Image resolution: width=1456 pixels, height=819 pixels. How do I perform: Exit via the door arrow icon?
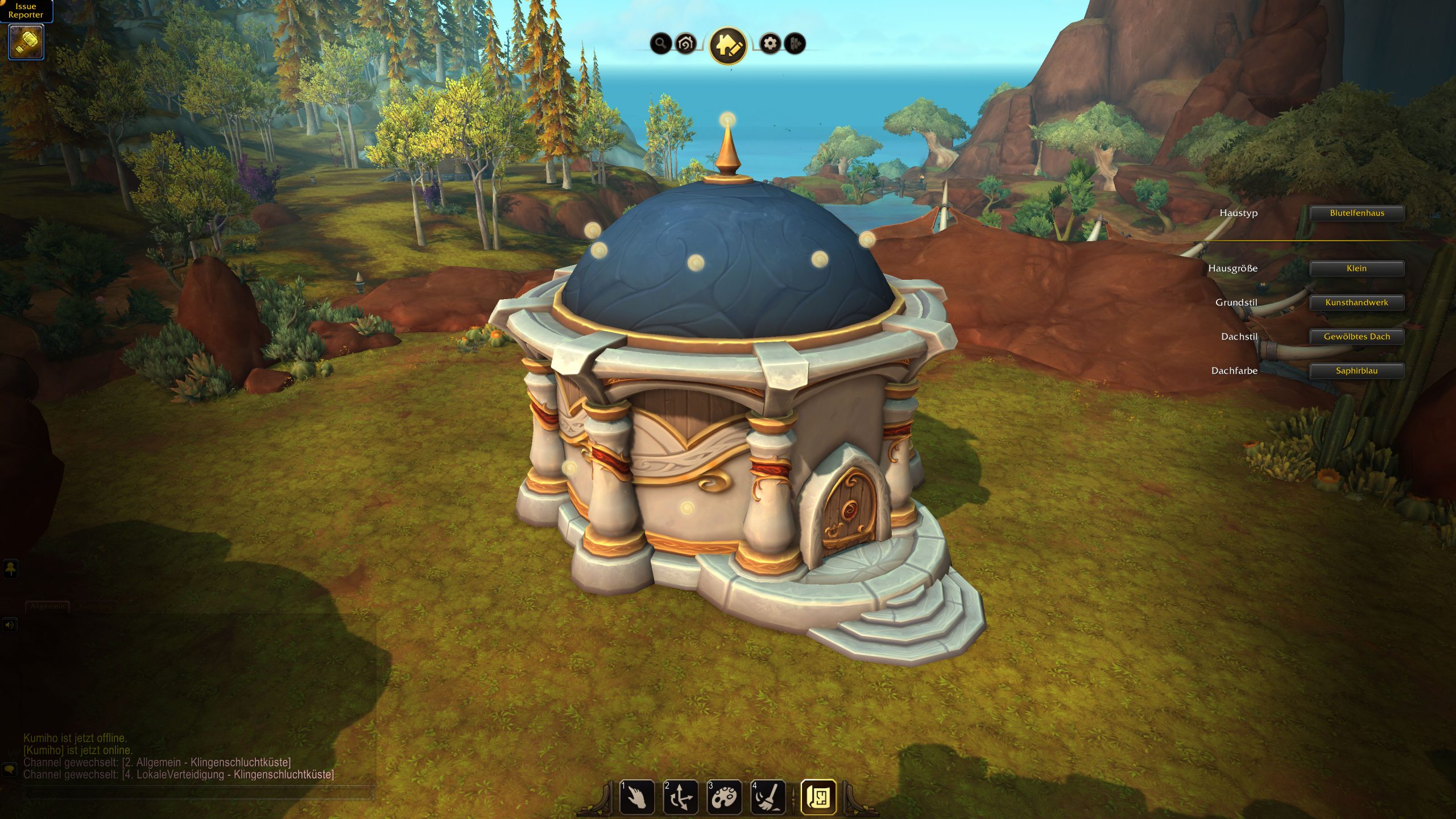pyautogui.click(x=795, y=43)
